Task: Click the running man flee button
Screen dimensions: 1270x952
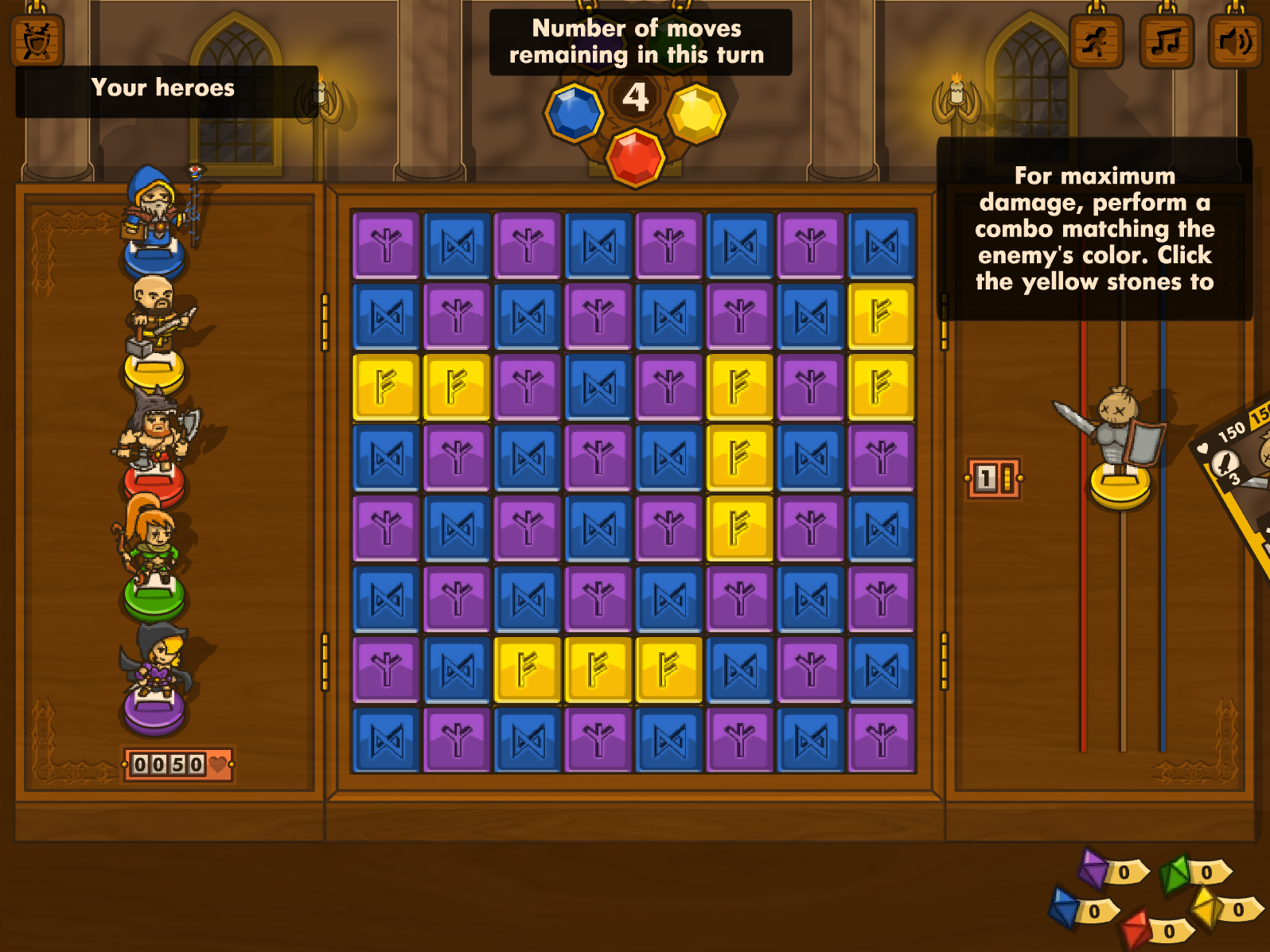Action: point(1096,41)
